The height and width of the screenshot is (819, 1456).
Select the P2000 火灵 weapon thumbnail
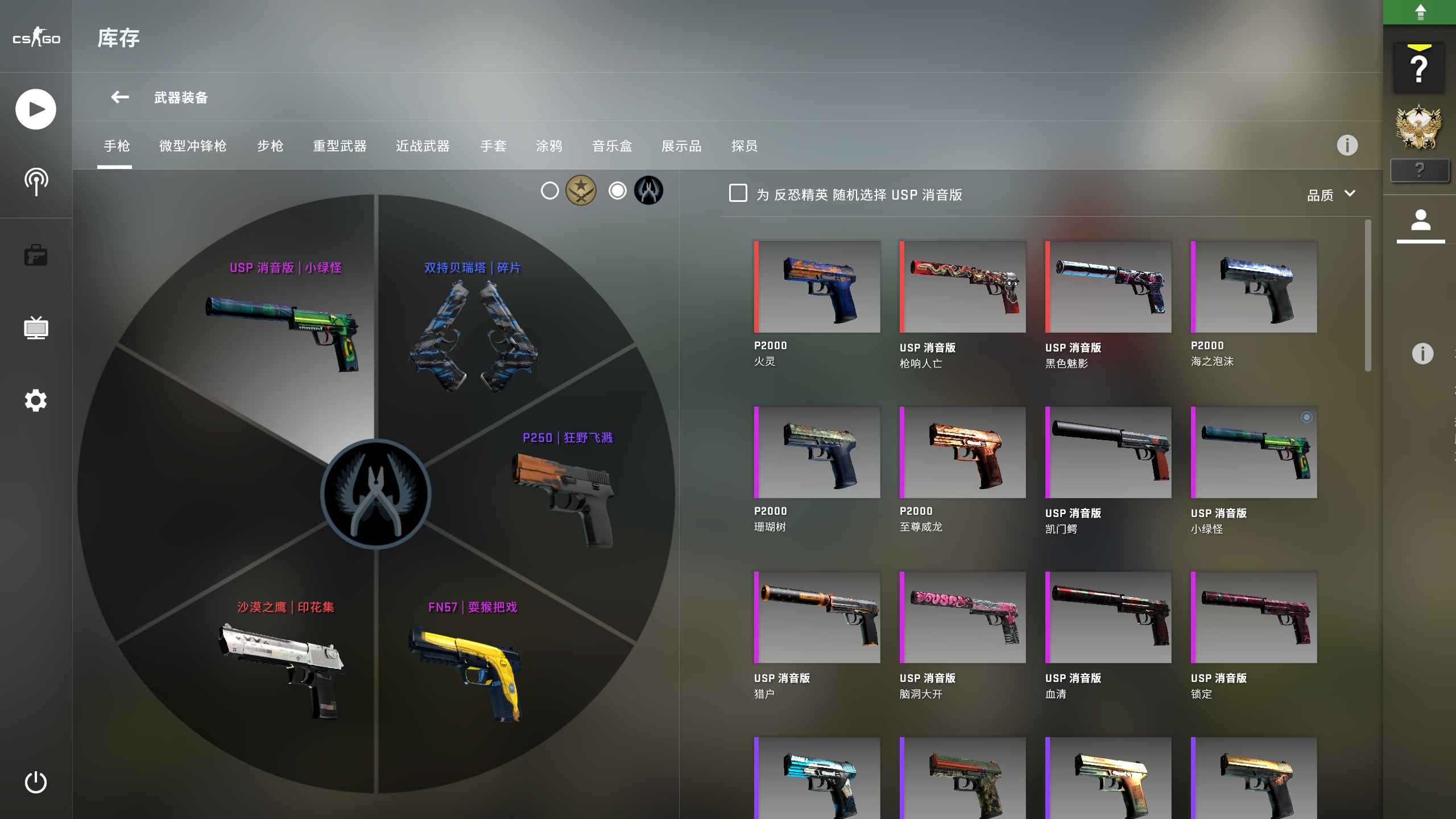point(817,286)
